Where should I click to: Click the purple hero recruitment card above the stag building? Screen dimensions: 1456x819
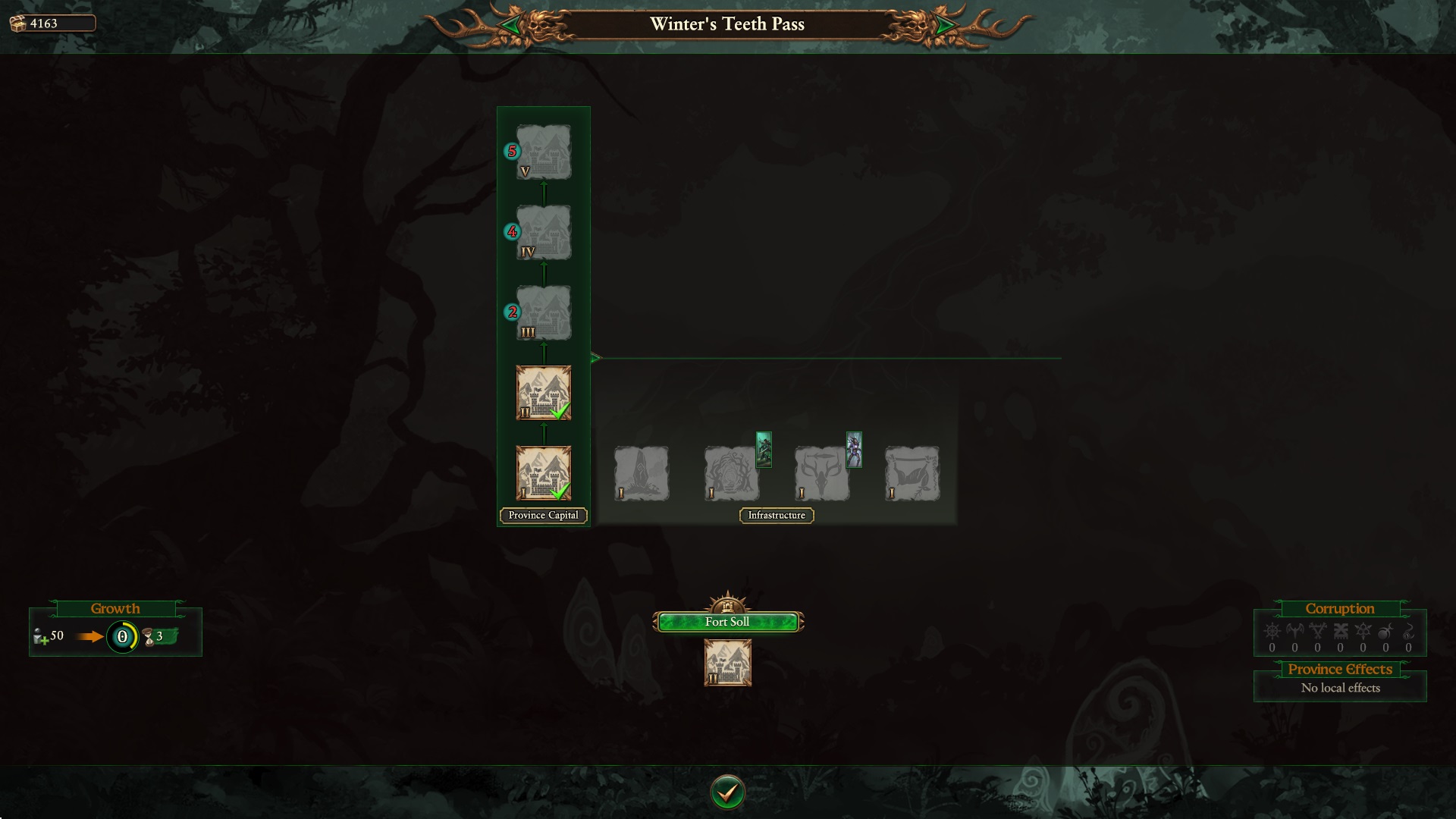click(853, 450)
